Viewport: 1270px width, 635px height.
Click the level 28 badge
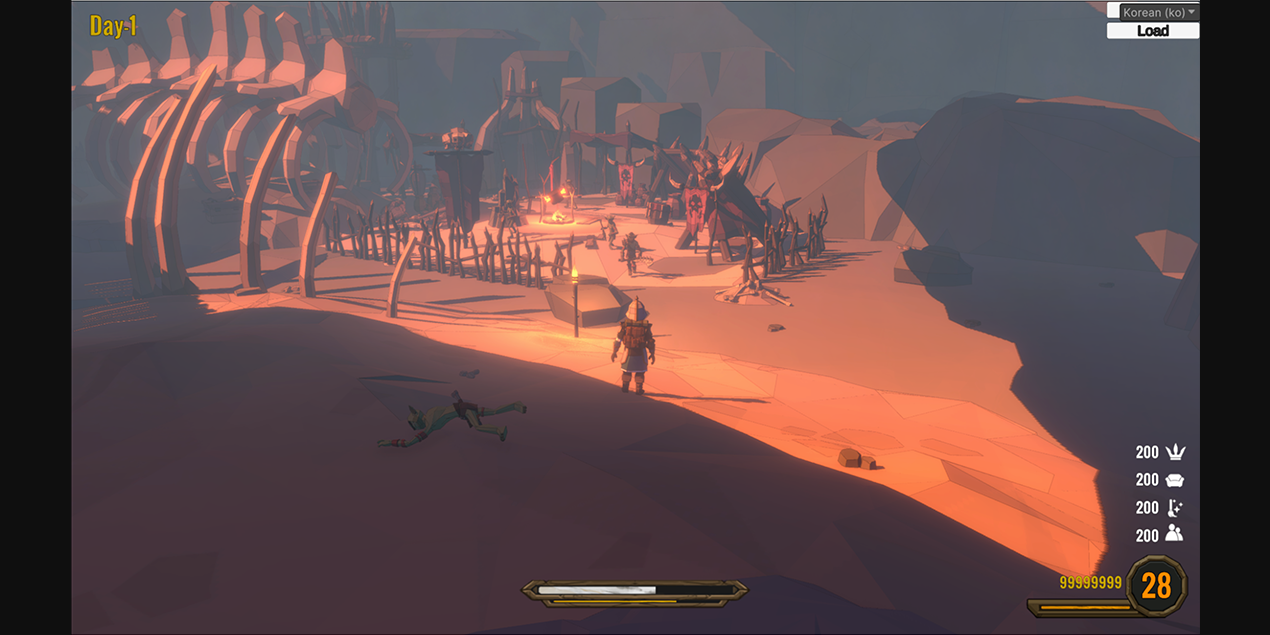tap(1156, 586)
